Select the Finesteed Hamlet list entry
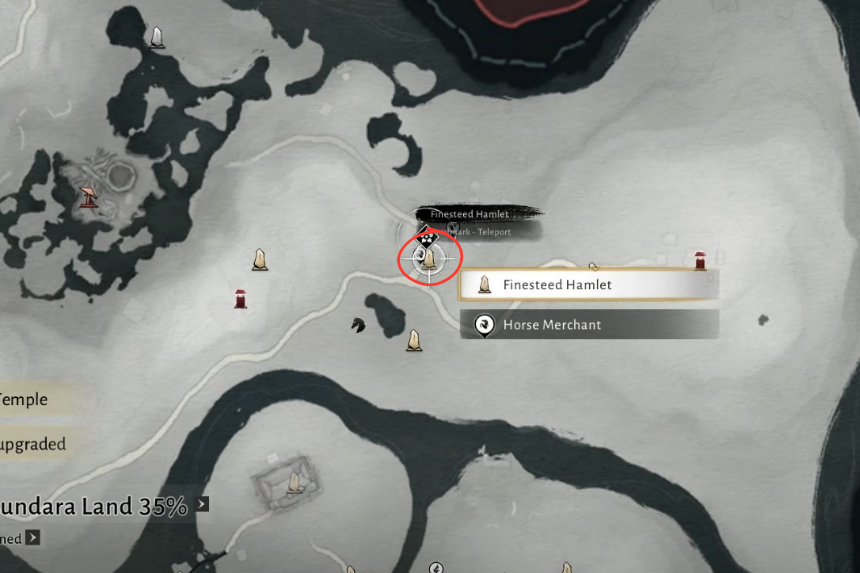This screenshot has height=573, width=860. tap(588, 285)
